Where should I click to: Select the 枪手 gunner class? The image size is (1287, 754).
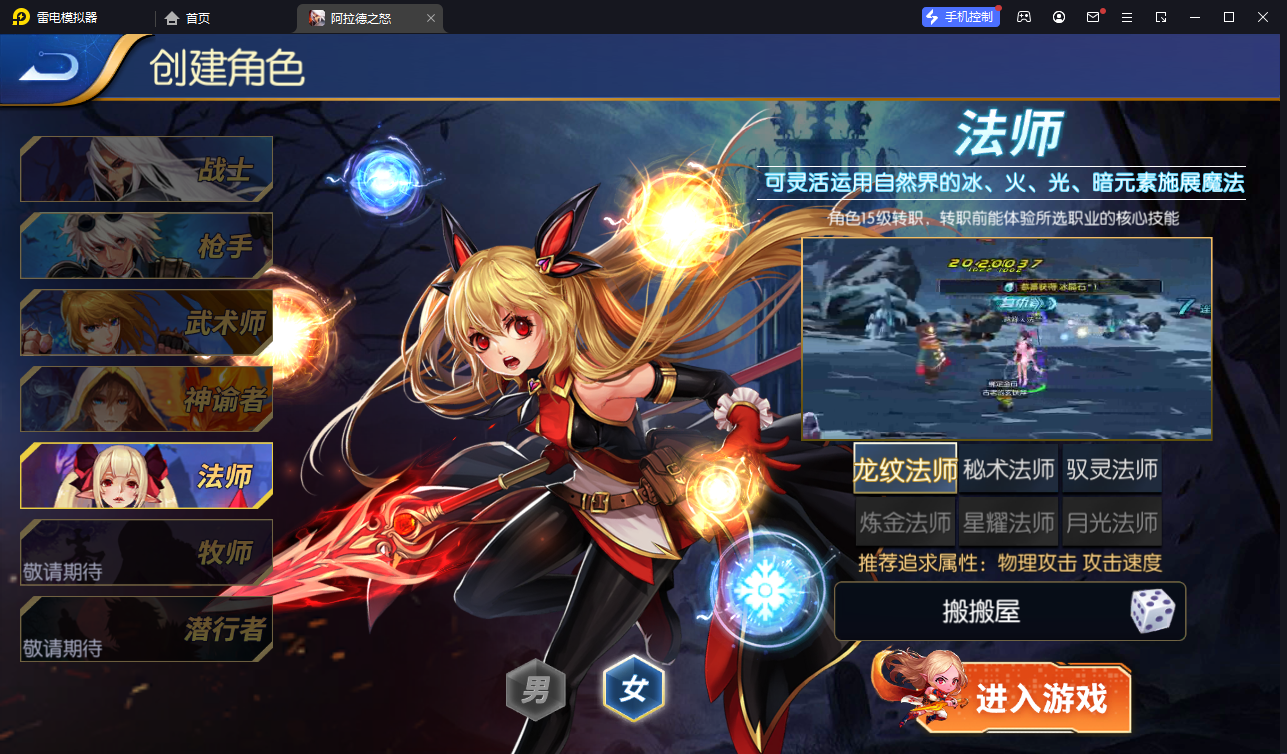point(146,245)
